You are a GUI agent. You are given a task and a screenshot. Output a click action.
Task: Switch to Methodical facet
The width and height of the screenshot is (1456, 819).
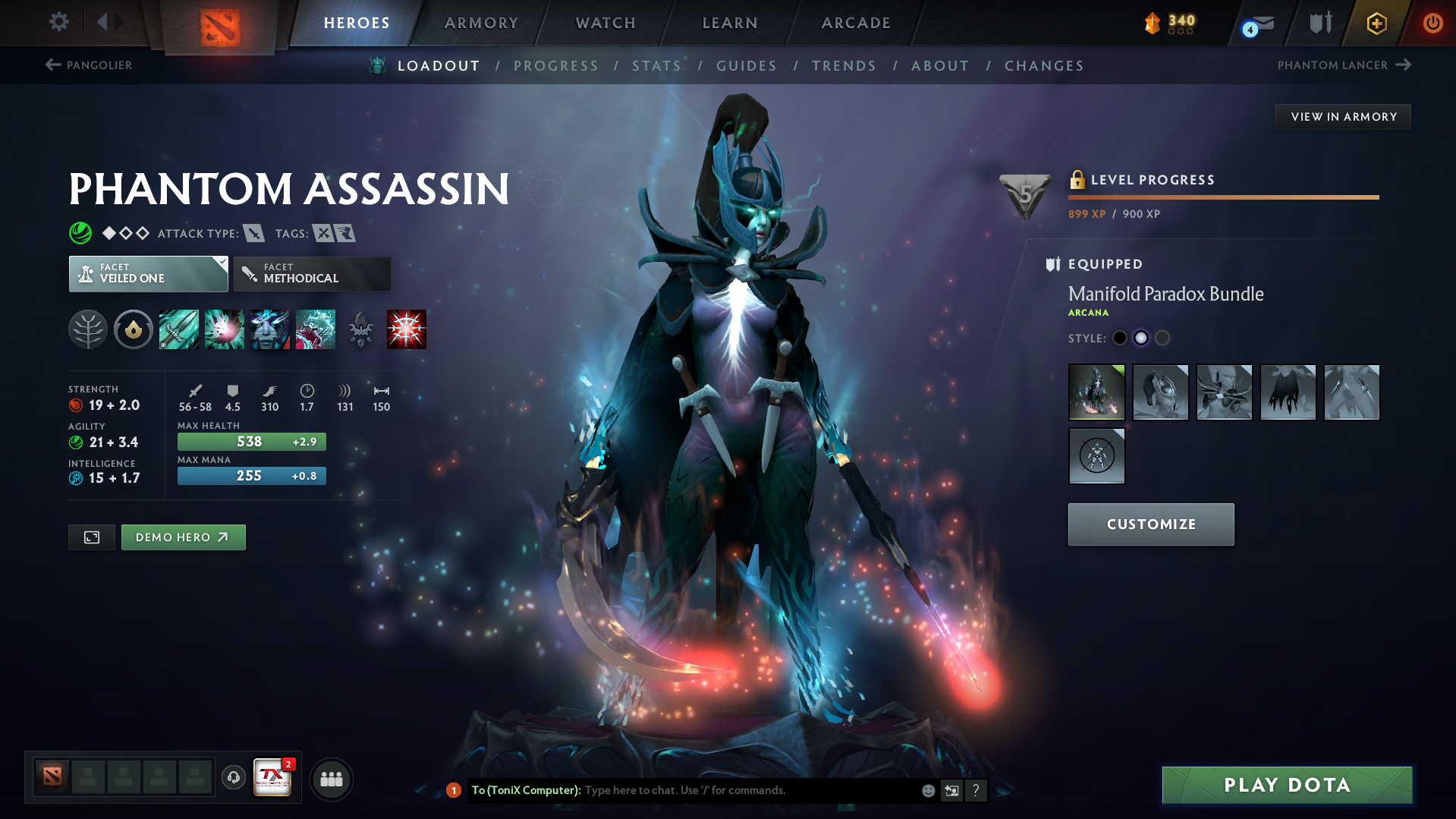tap(312, 273)
